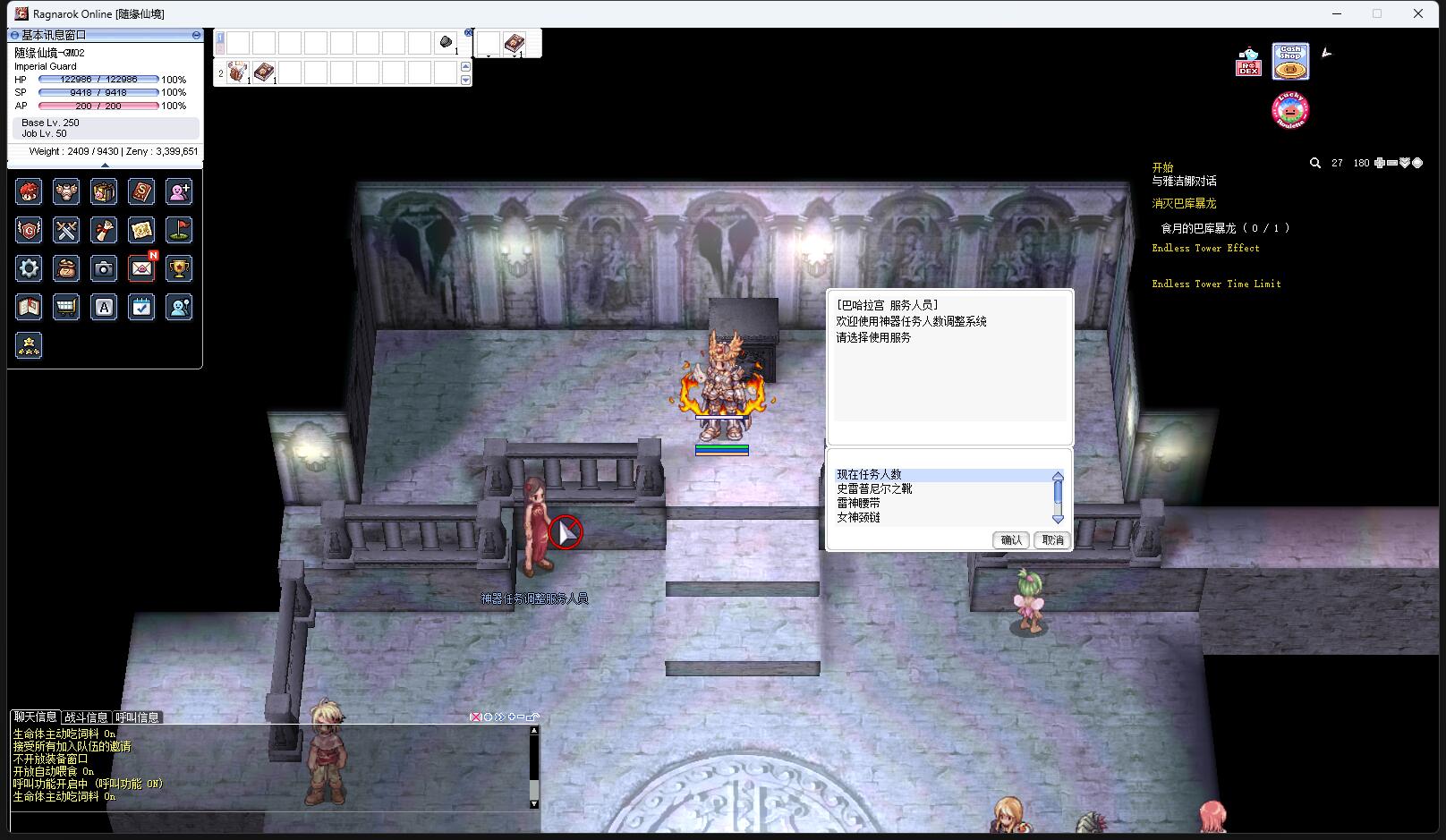Click the minimap zoom-in plus button
This screenshot has height=840, width=1446.
click(x=1380, y=163)
